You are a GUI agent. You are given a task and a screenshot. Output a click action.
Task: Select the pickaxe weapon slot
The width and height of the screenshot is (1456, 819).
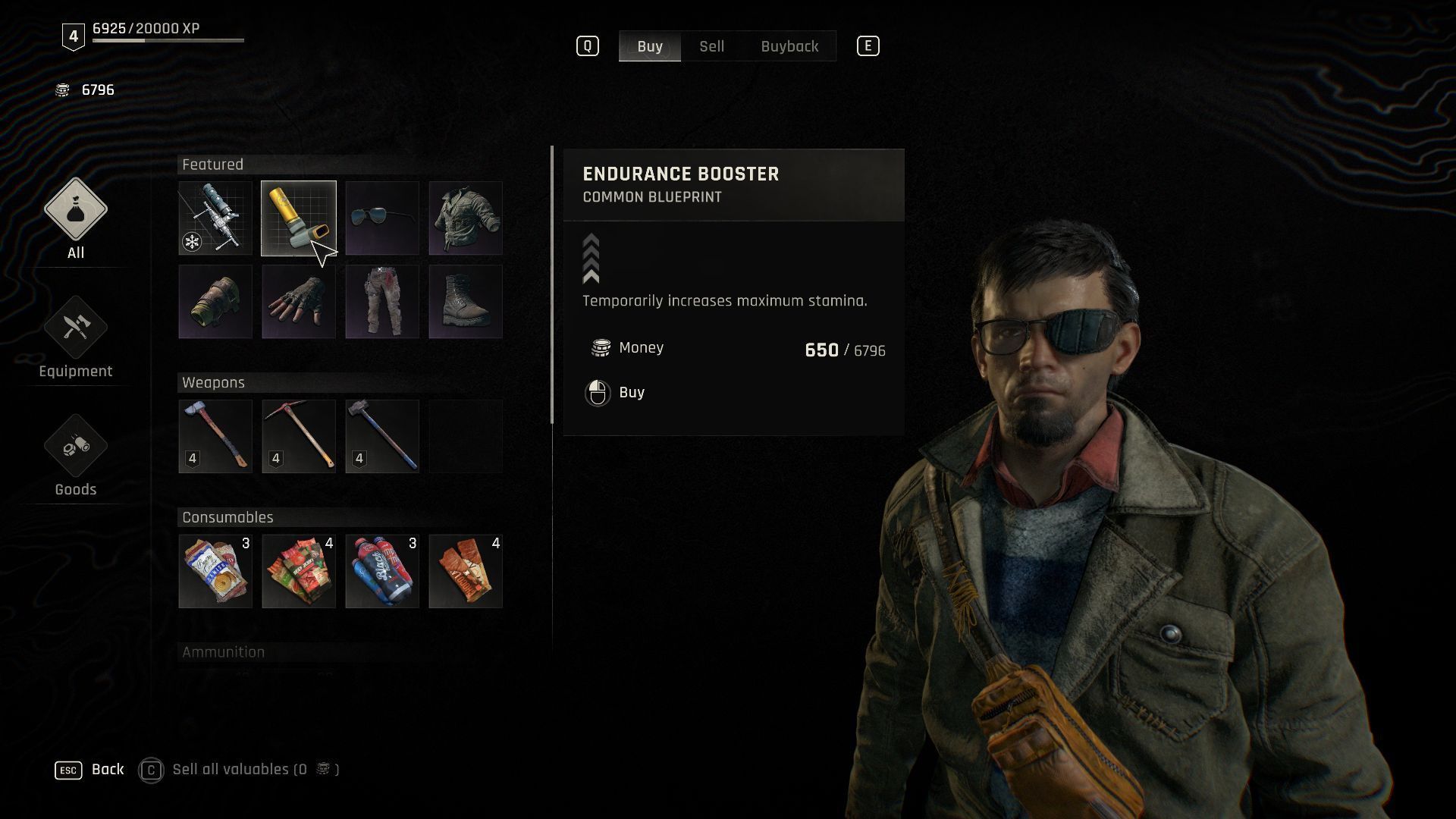point(298,437)
